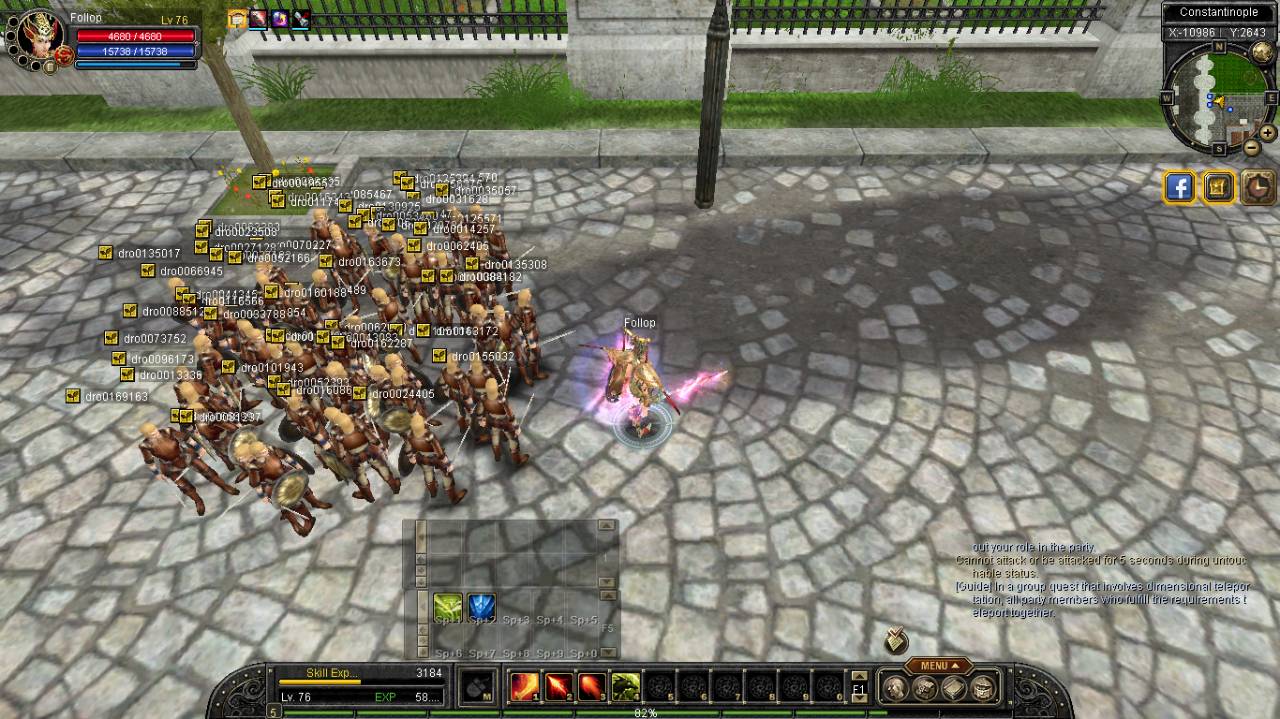Trigger the skill in hotbar slot 3
Image resolution: width=1280 pixels, height=719 pixels.
pos(592,687)
